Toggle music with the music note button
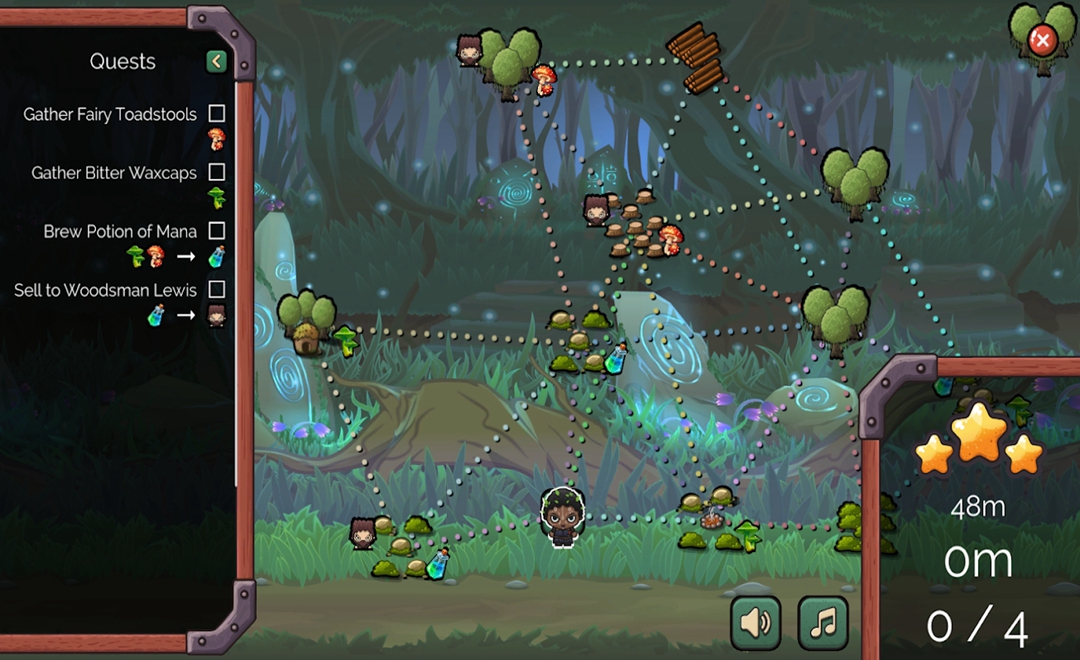The image size is (1080, 660). pos(823,623)
